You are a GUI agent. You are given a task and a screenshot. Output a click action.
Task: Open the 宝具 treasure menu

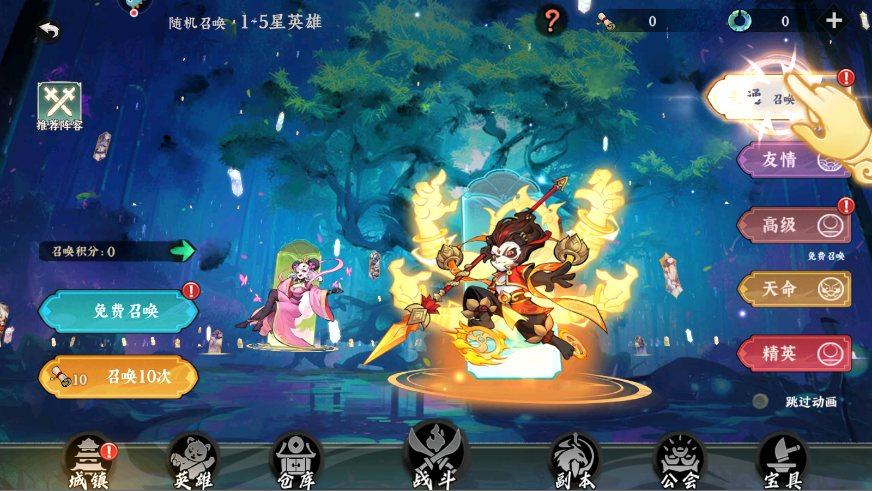(x=782, y=461)
